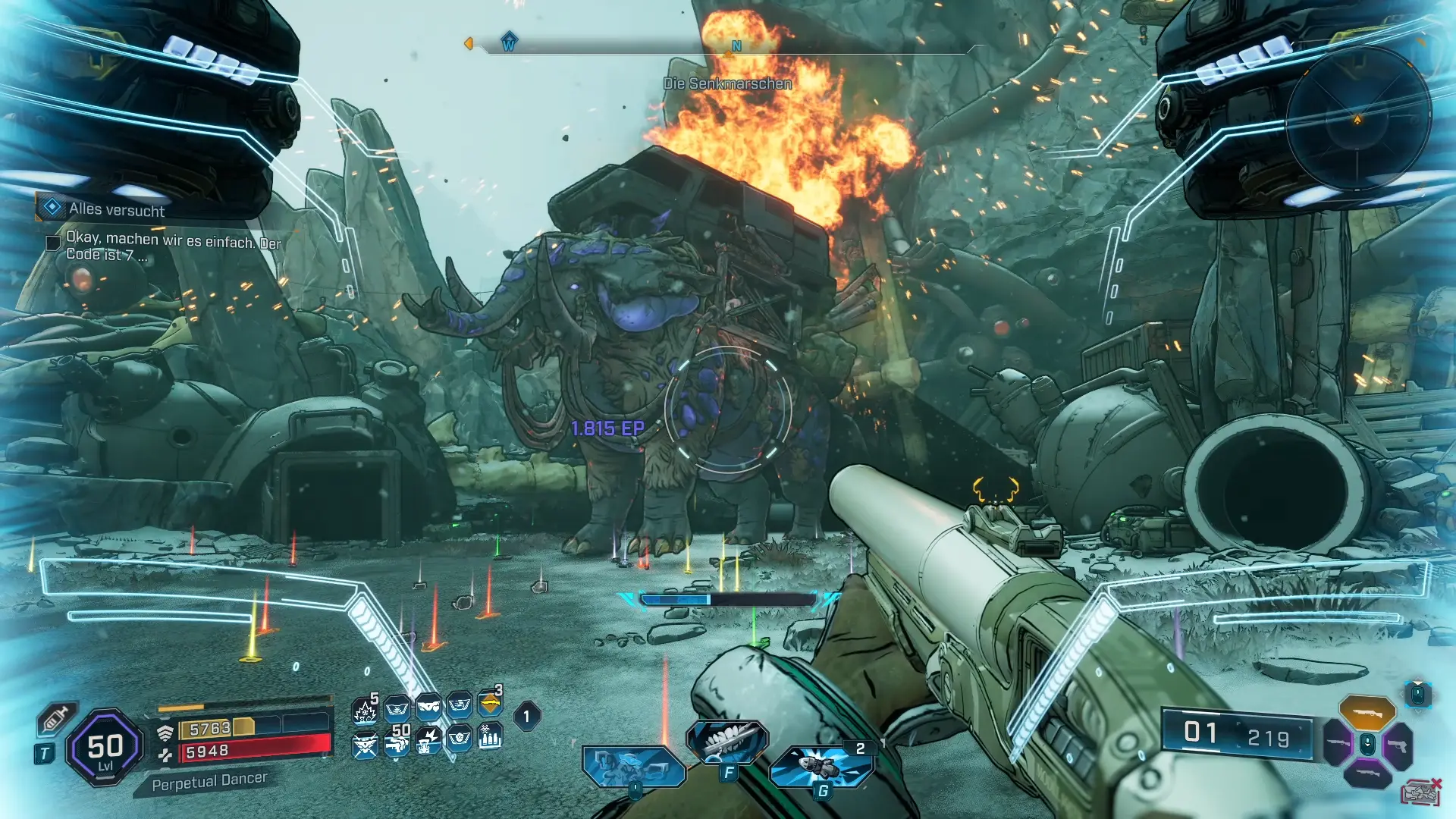The width and height of the screenshot is (1456, 819).
Task: Click the gun buff icon with 50 stacks
Action: pyautogui.click(x=396, y=741)
